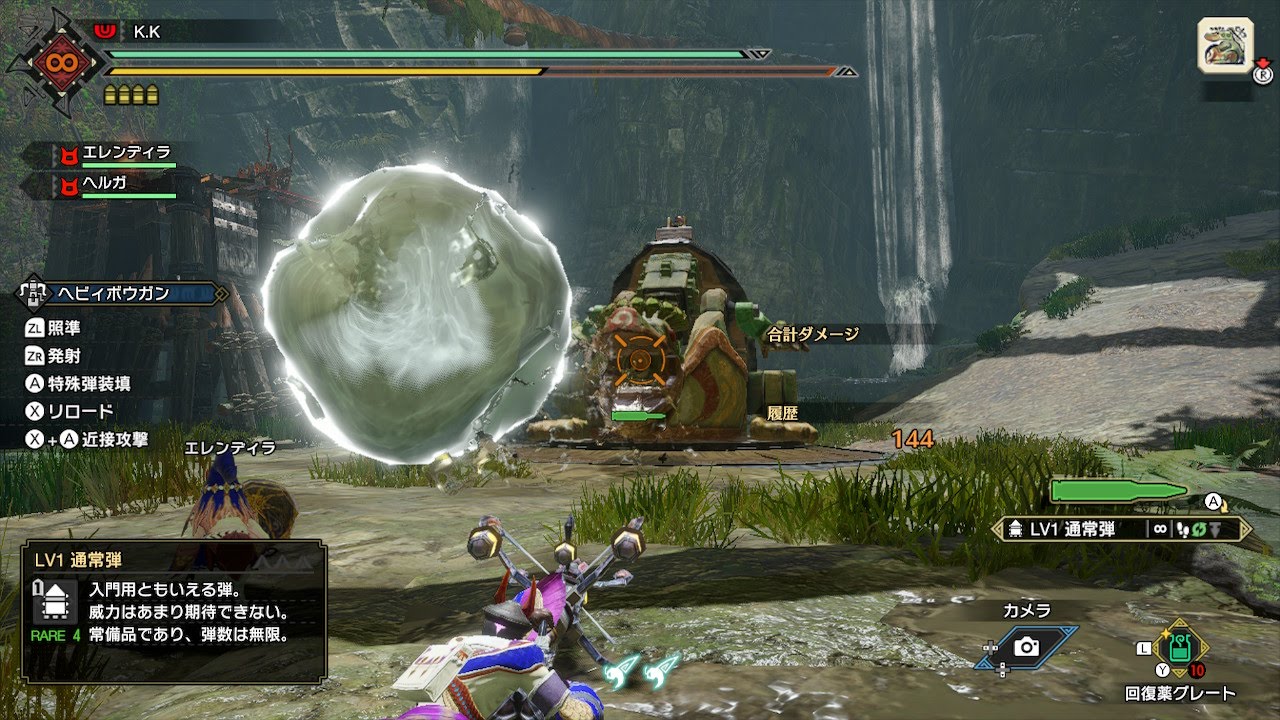Open the カメラ camera action
Screen dimensions: 1280x720
1027,647
